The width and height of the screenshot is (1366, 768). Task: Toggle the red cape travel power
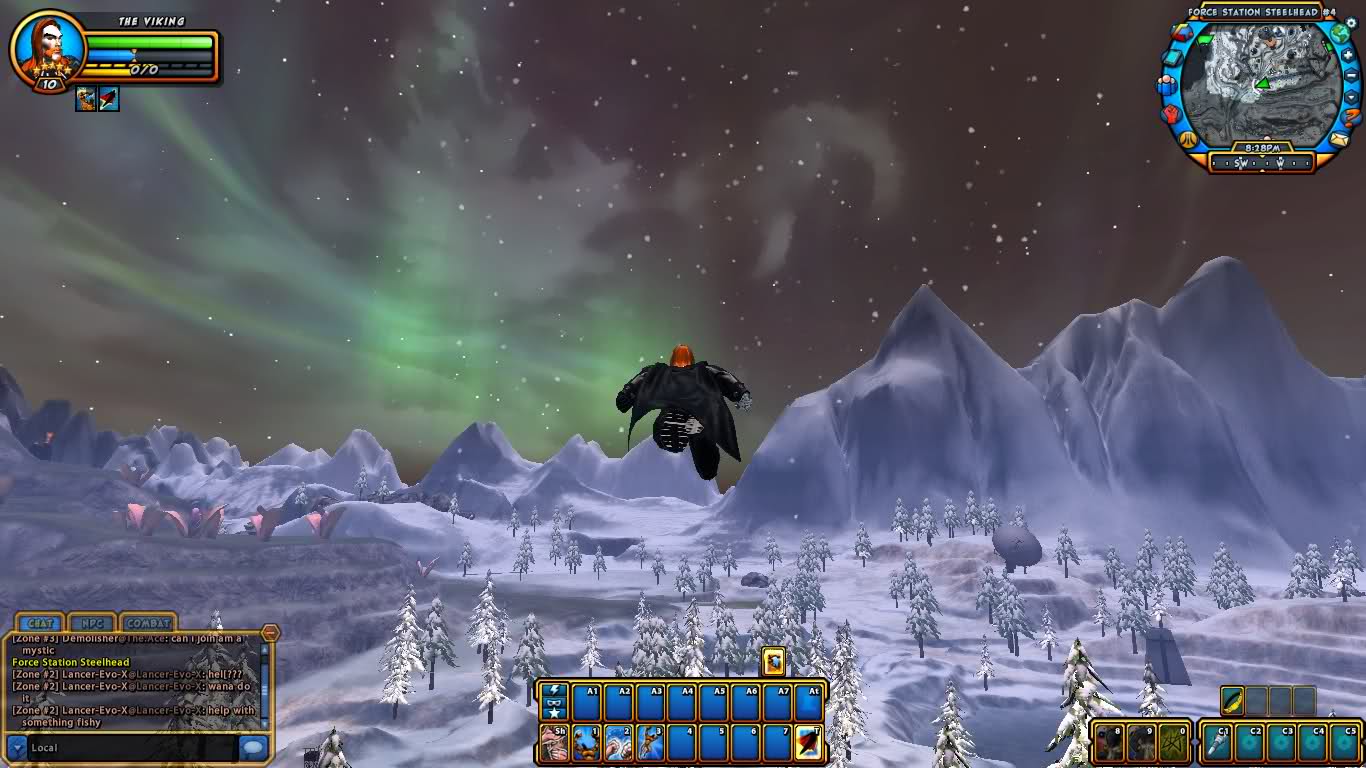(x=808, y=743)
